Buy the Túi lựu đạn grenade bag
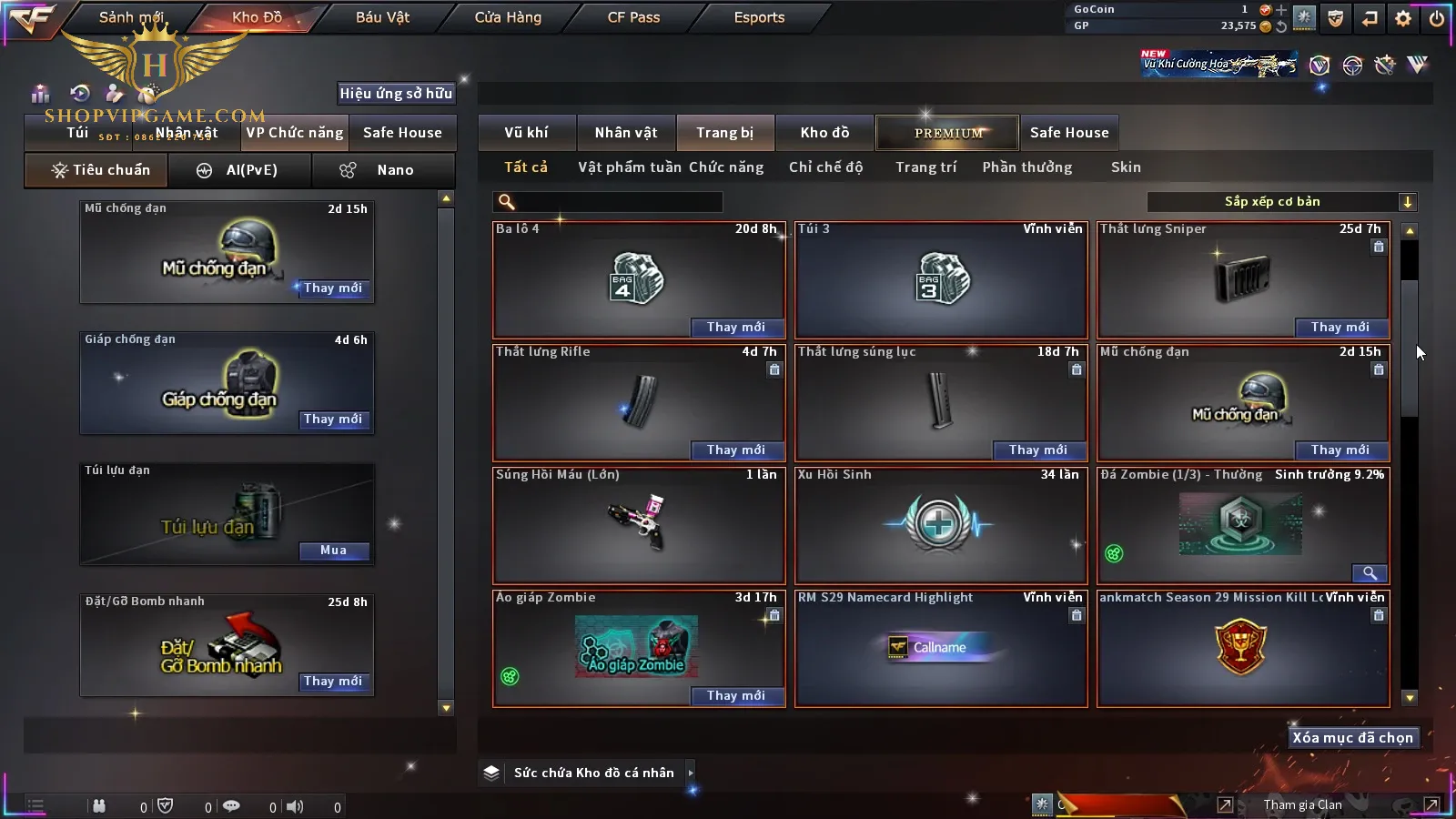The image size is (1456, 819). pos(333,551)
